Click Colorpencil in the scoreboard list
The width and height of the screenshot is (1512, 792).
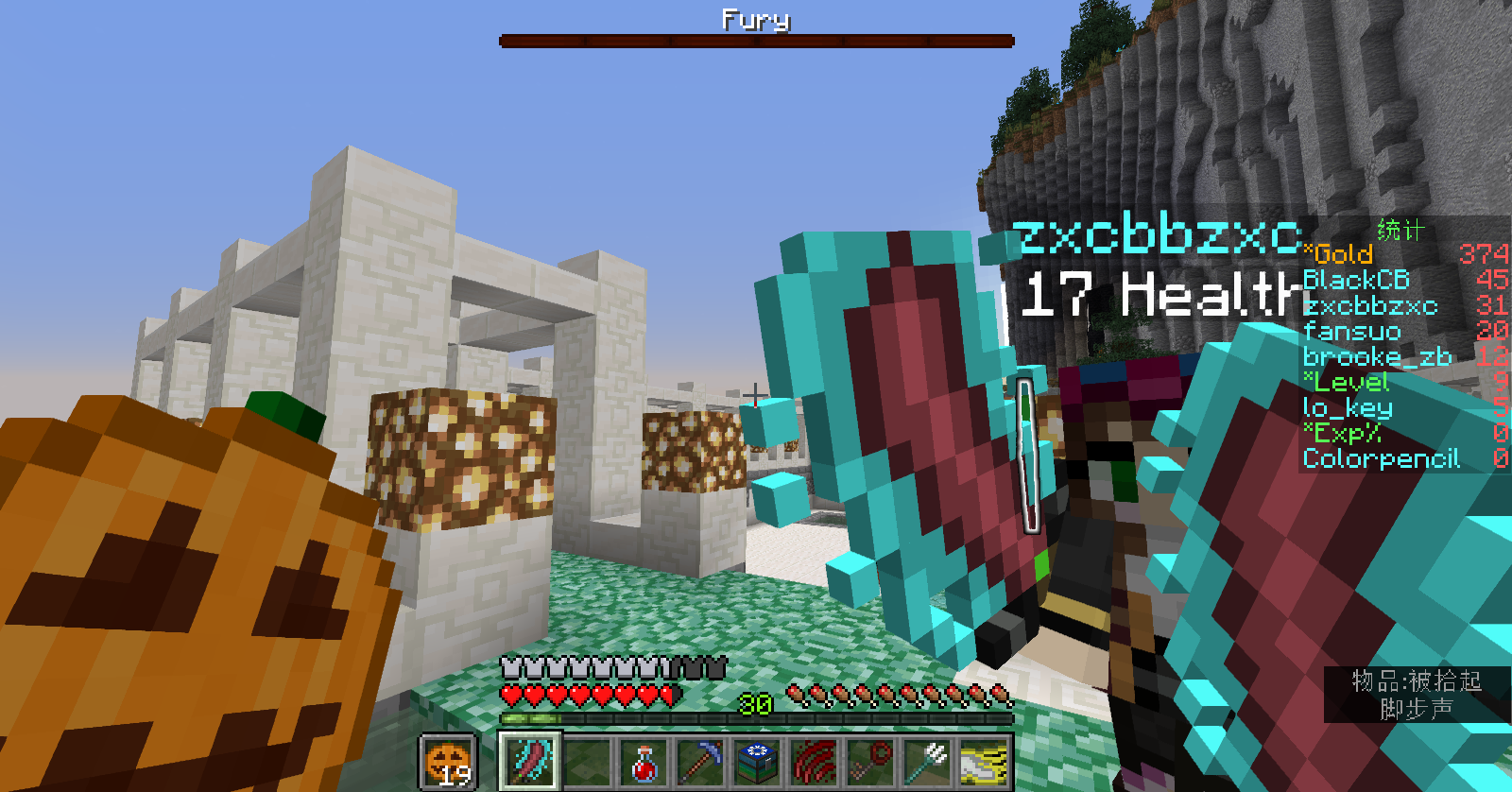(1381, 458)
